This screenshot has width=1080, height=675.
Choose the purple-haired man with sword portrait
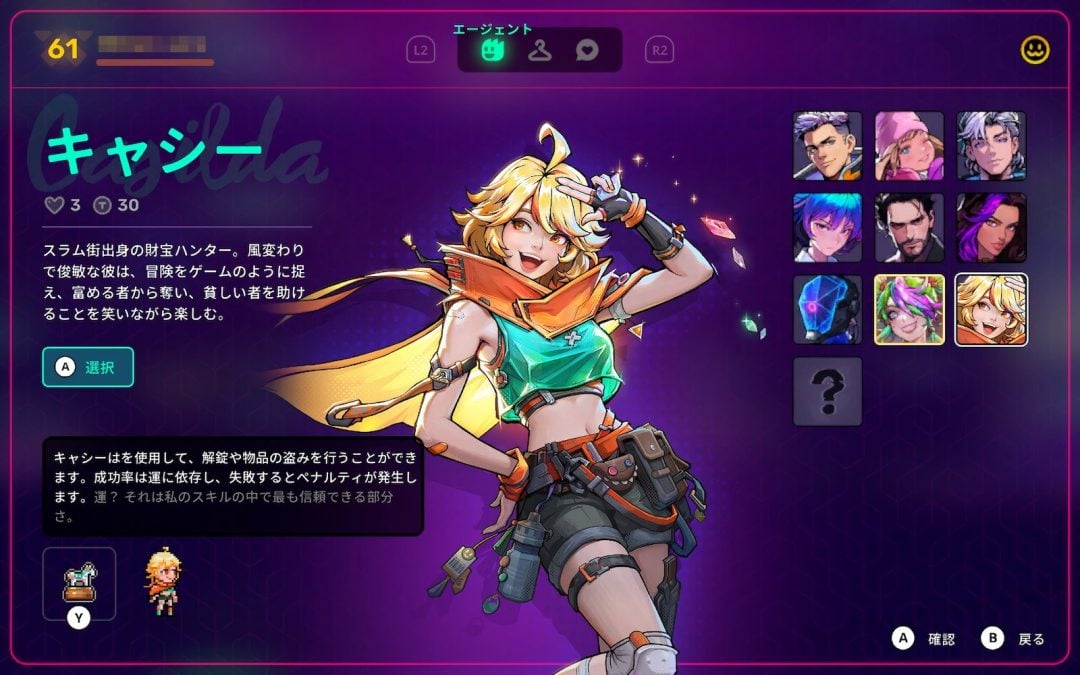point(827,145)
